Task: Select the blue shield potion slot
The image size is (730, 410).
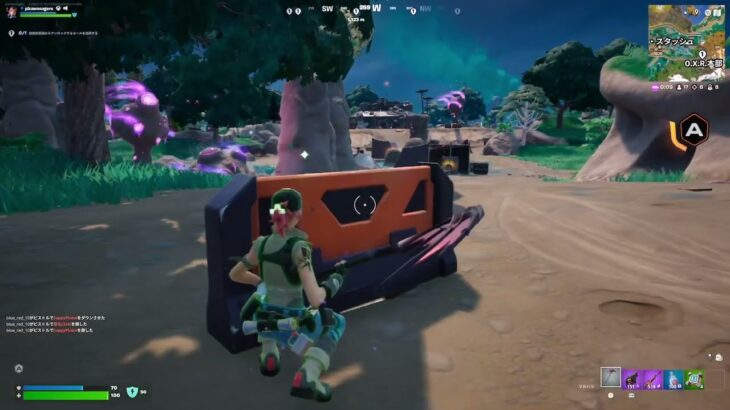Action: (x=674, y=378)
